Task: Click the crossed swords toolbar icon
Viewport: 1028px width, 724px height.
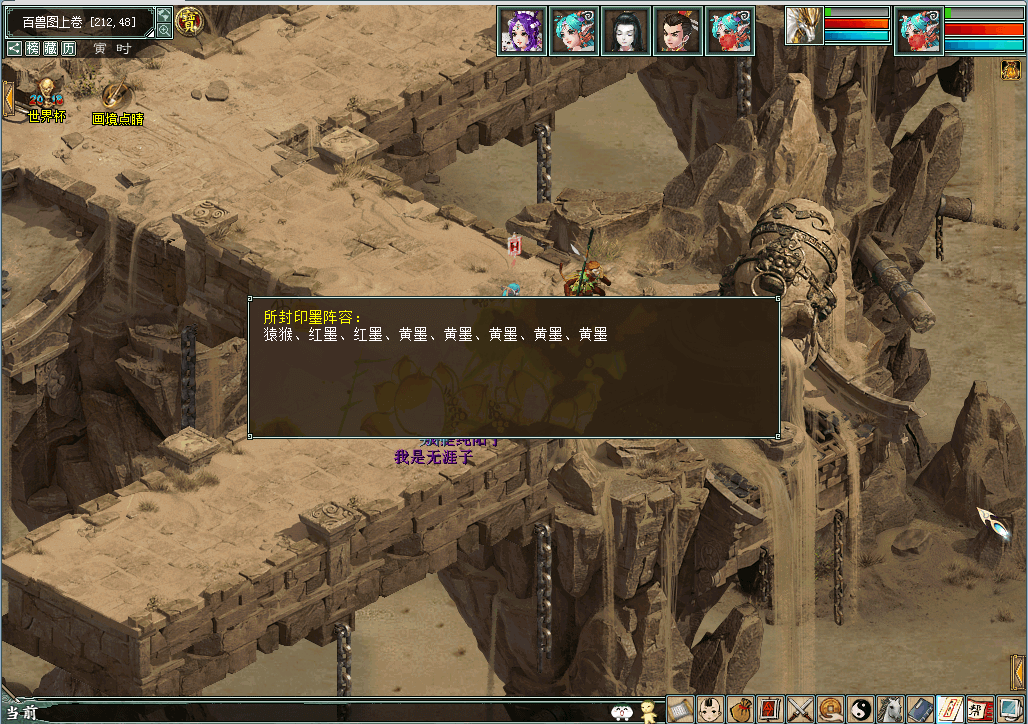Action: click(800, 709)
